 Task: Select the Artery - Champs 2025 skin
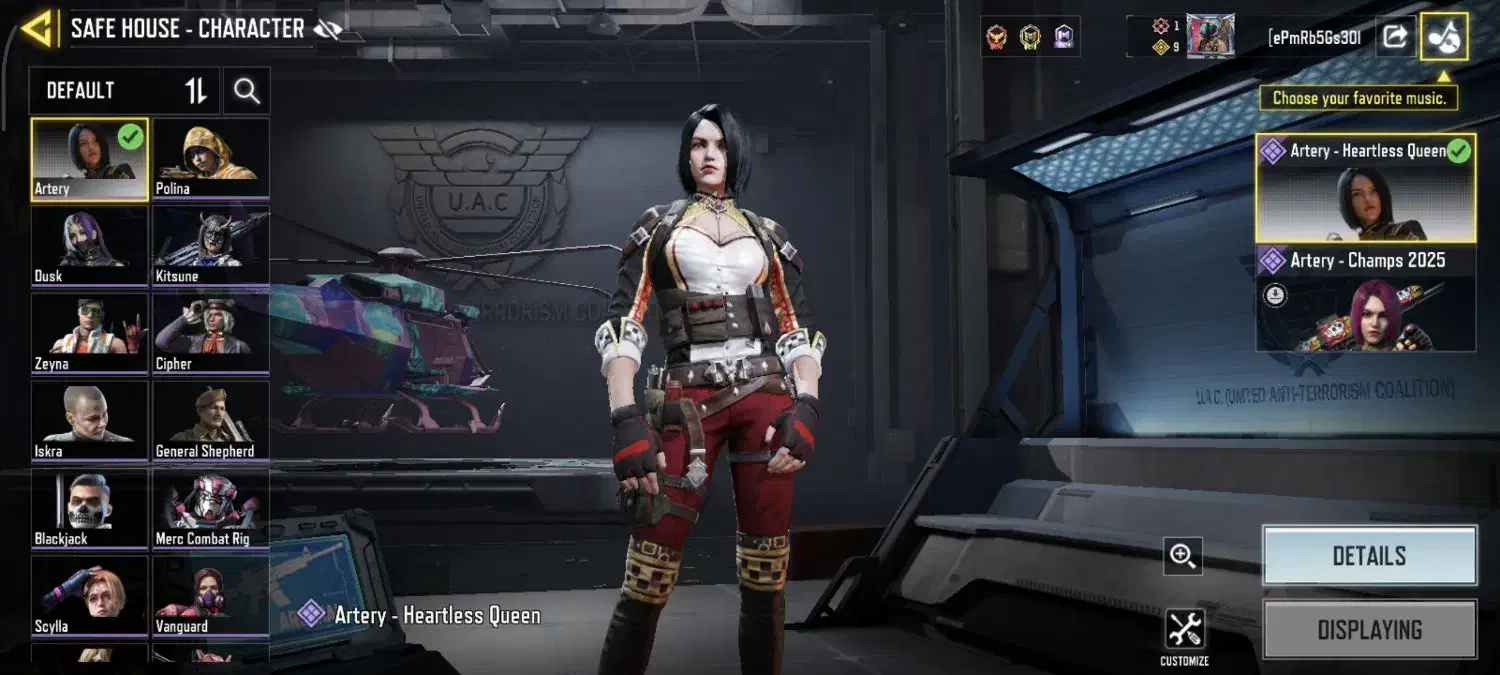(x=1365, y=299)
